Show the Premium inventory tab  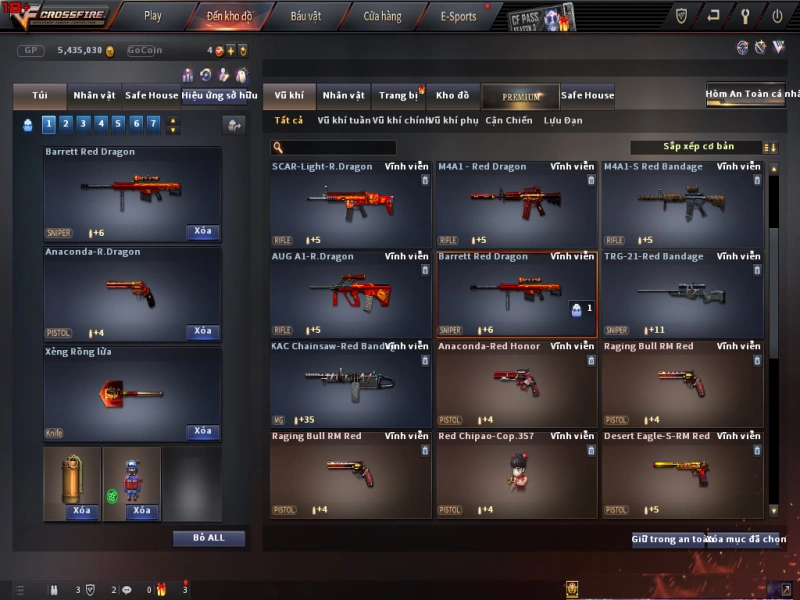coord(520,96)
